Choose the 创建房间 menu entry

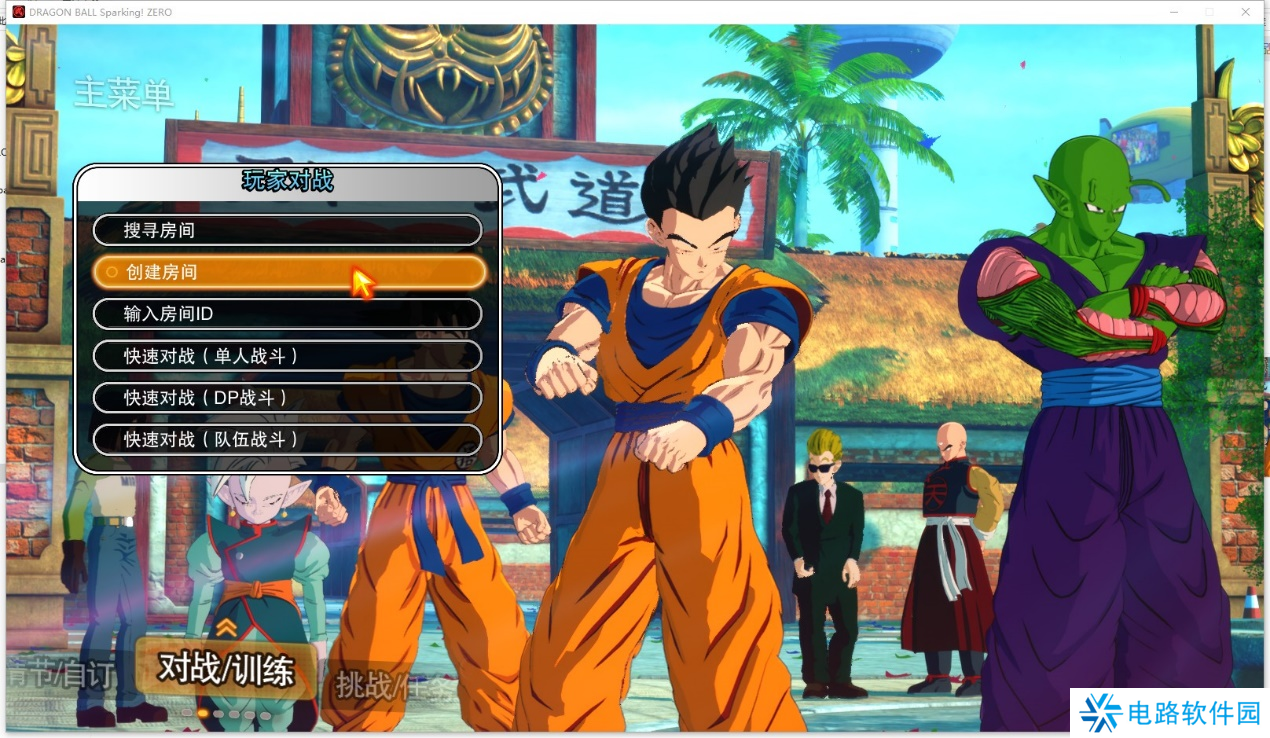(x=287, y=272)
